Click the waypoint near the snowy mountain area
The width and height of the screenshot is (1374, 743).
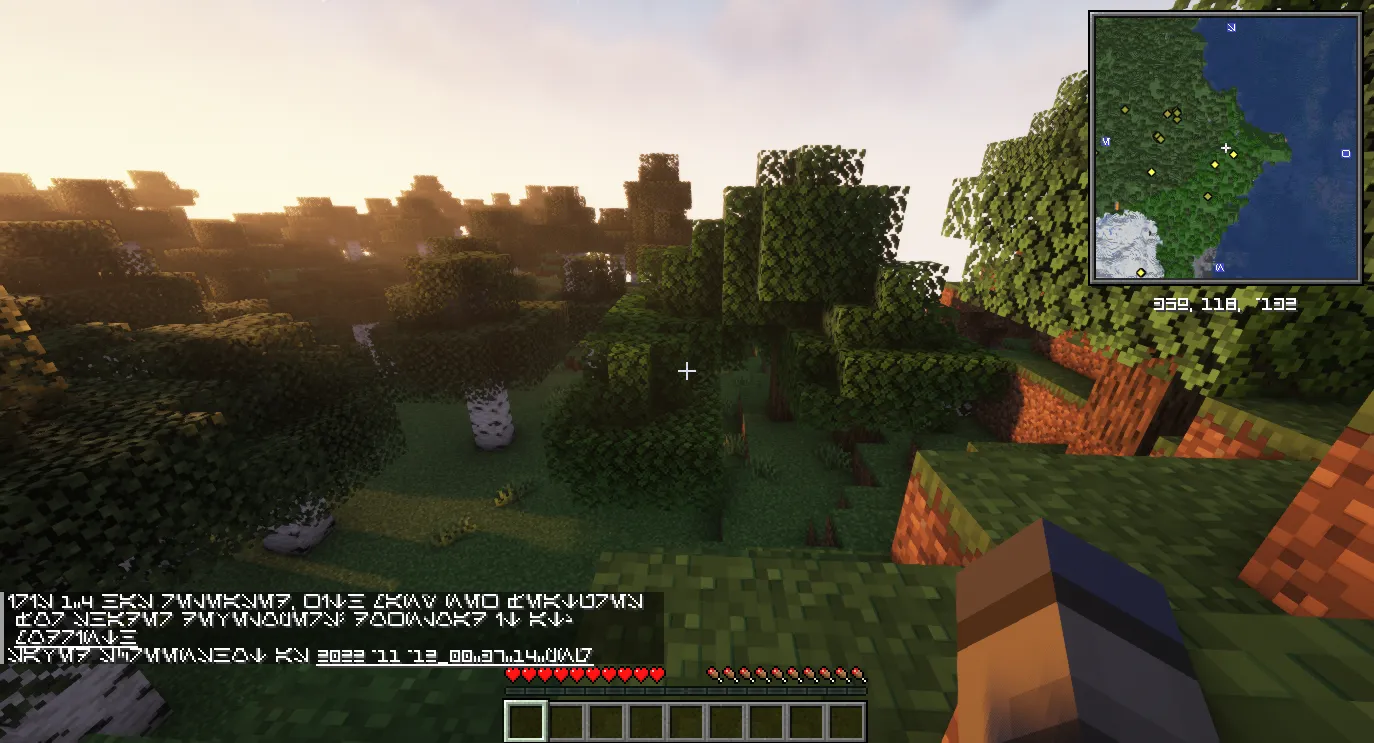click(x=1141, y=271)
